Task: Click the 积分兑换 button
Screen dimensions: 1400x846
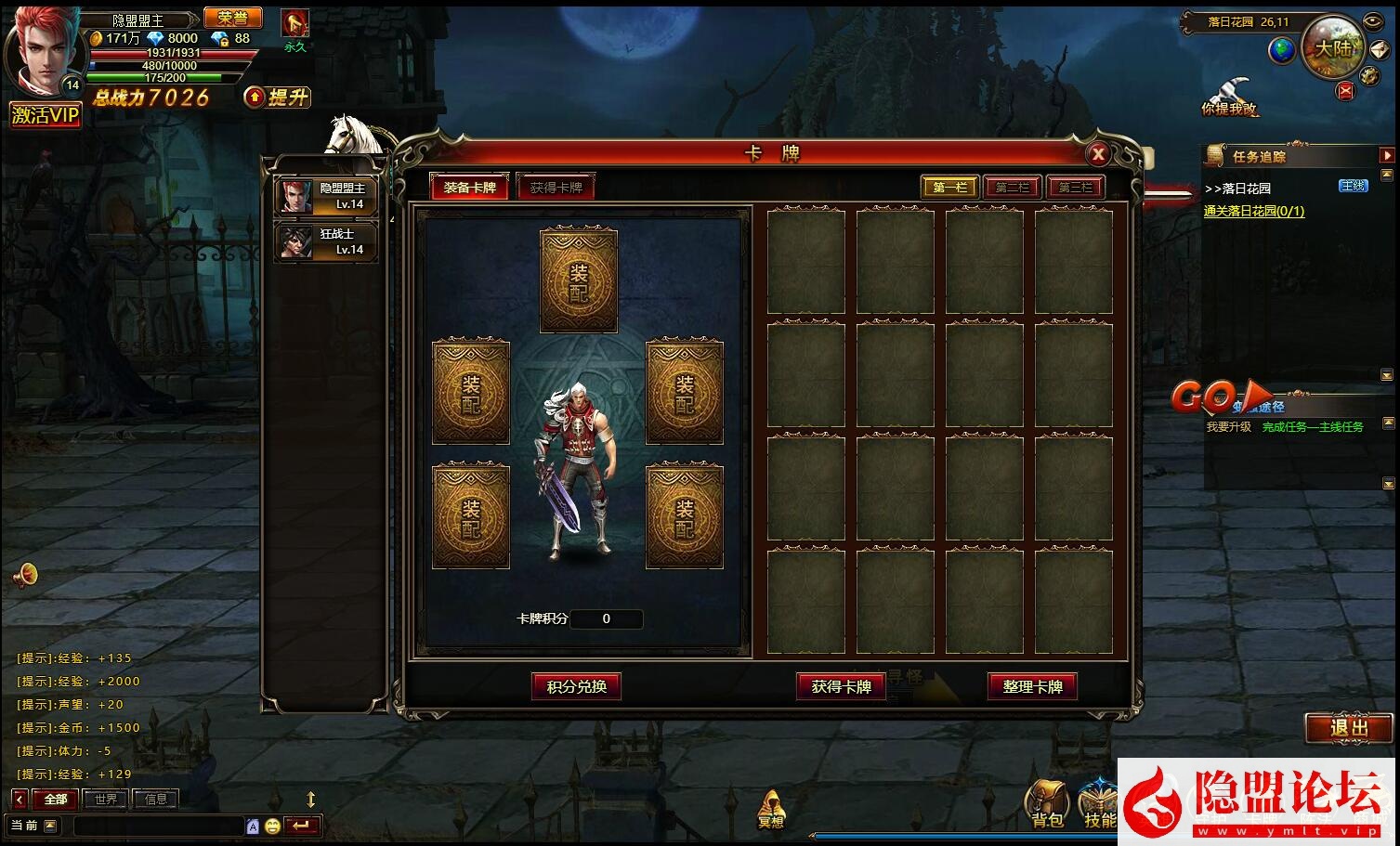Action: tap(576, 687)
